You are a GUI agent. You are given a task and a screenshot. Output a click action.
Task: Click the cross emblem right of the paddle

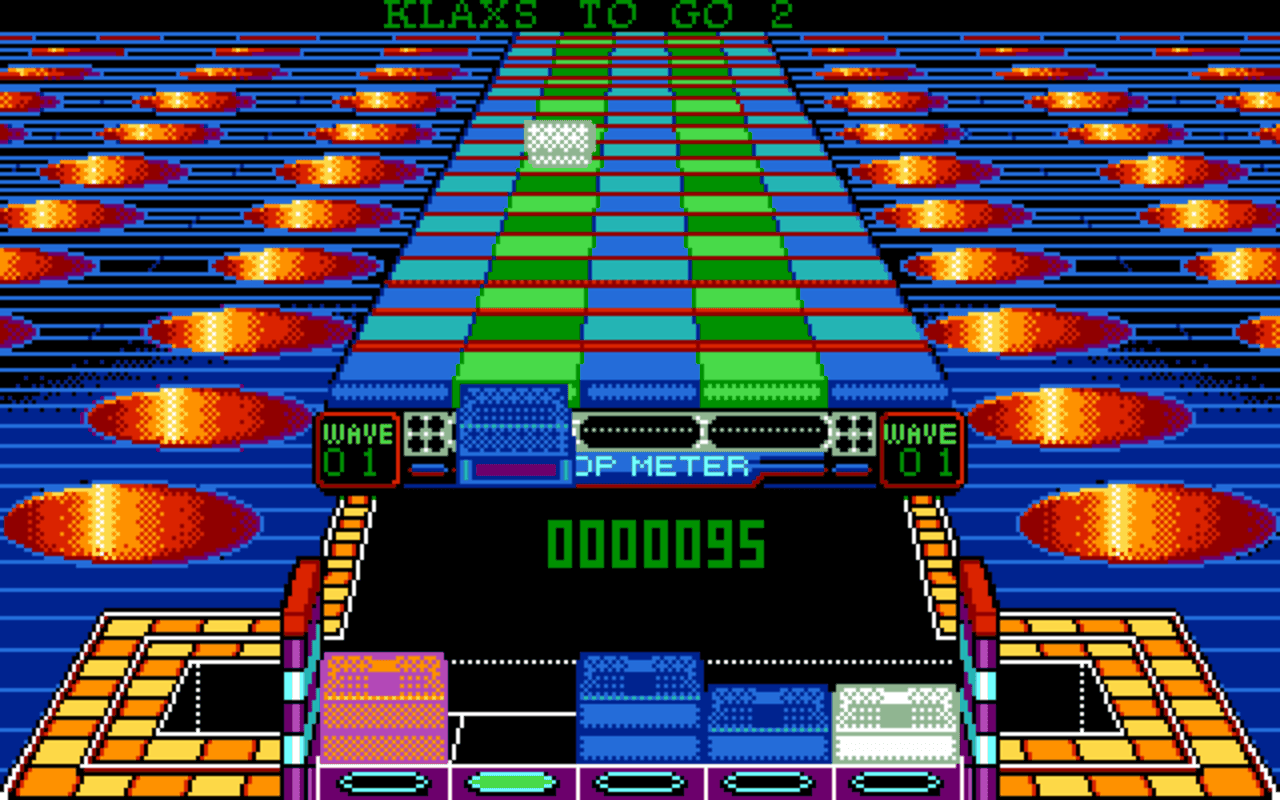coord(853,432)
